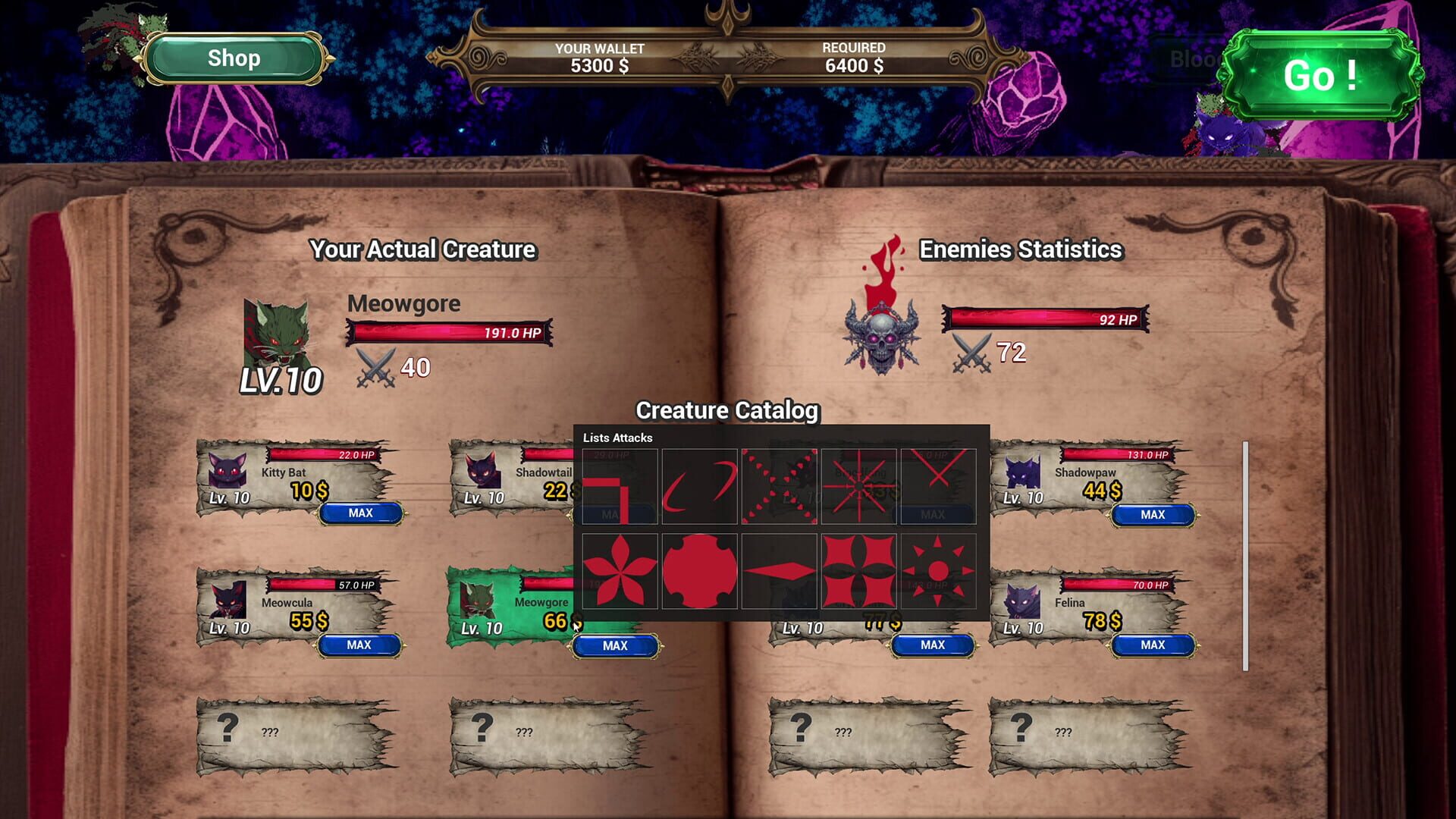Viewport: 1456px width, 819px height.
Task: Click MAX on Shadowpaw's card
Action: [1152, 514]
